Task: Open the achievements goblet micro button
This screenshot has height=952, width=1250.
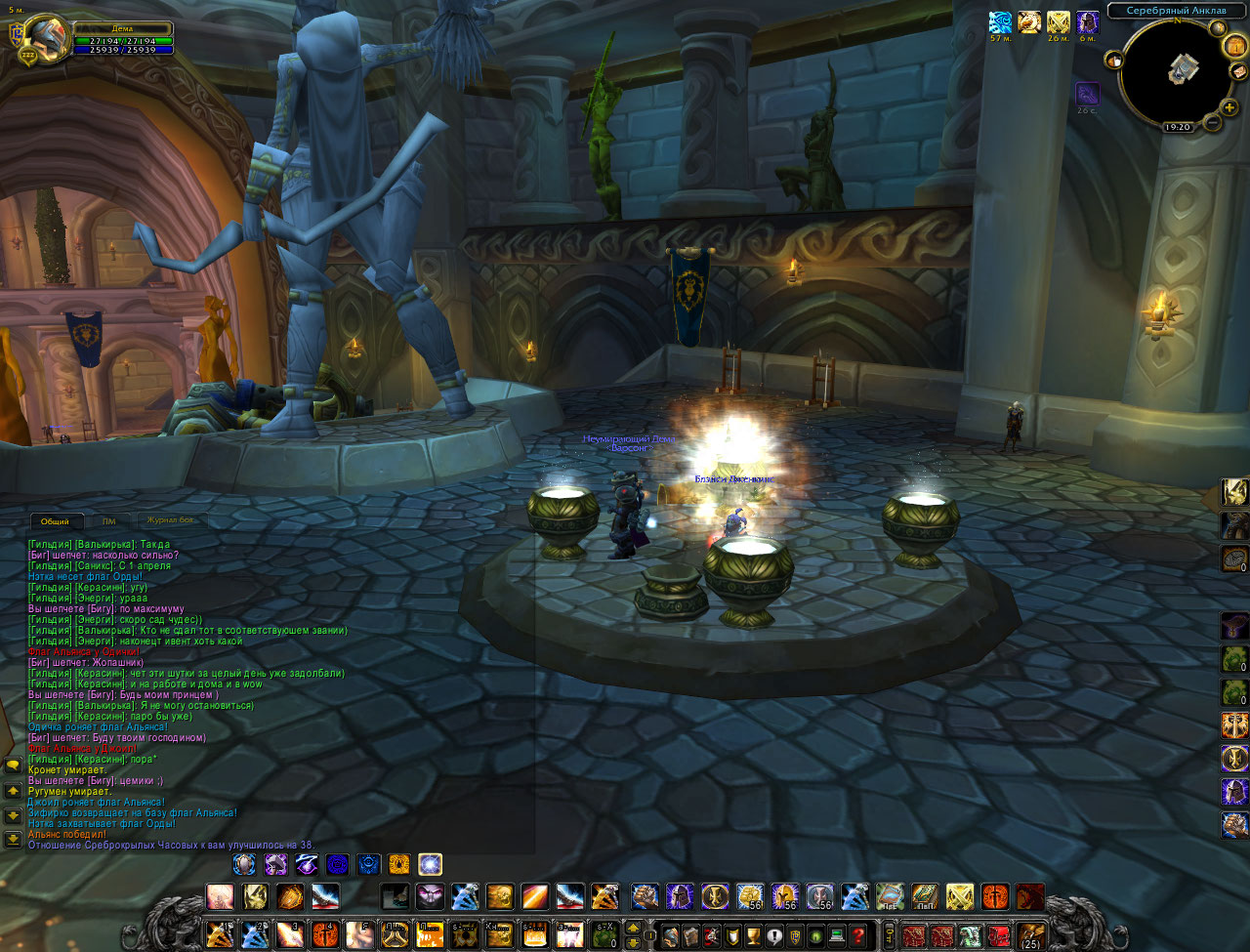Action: 753,935
